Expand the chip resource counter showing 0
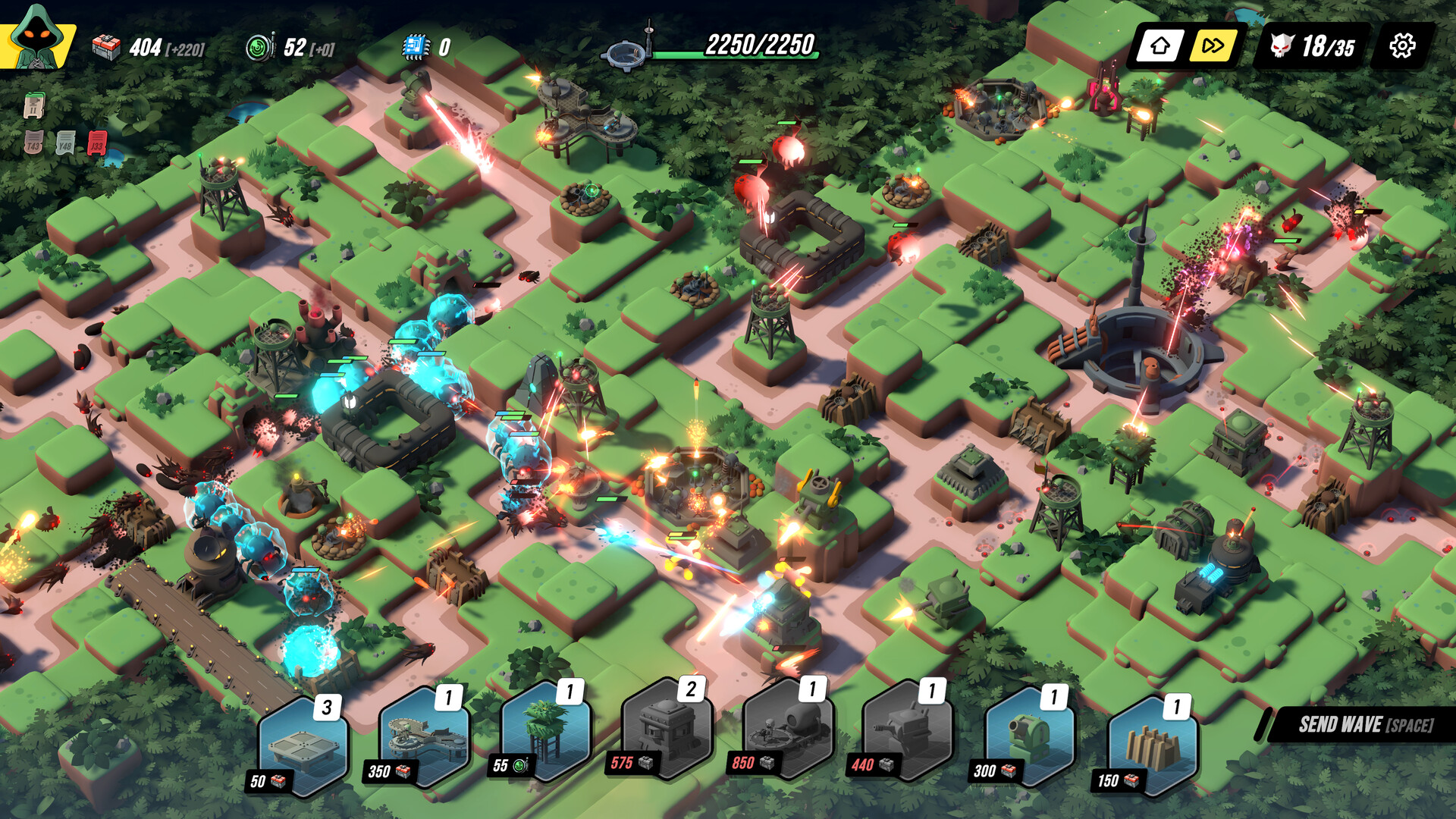Image resolution: width=1456 pixels, height=819 pixels. pyautogui.click(x=422, y=46)
